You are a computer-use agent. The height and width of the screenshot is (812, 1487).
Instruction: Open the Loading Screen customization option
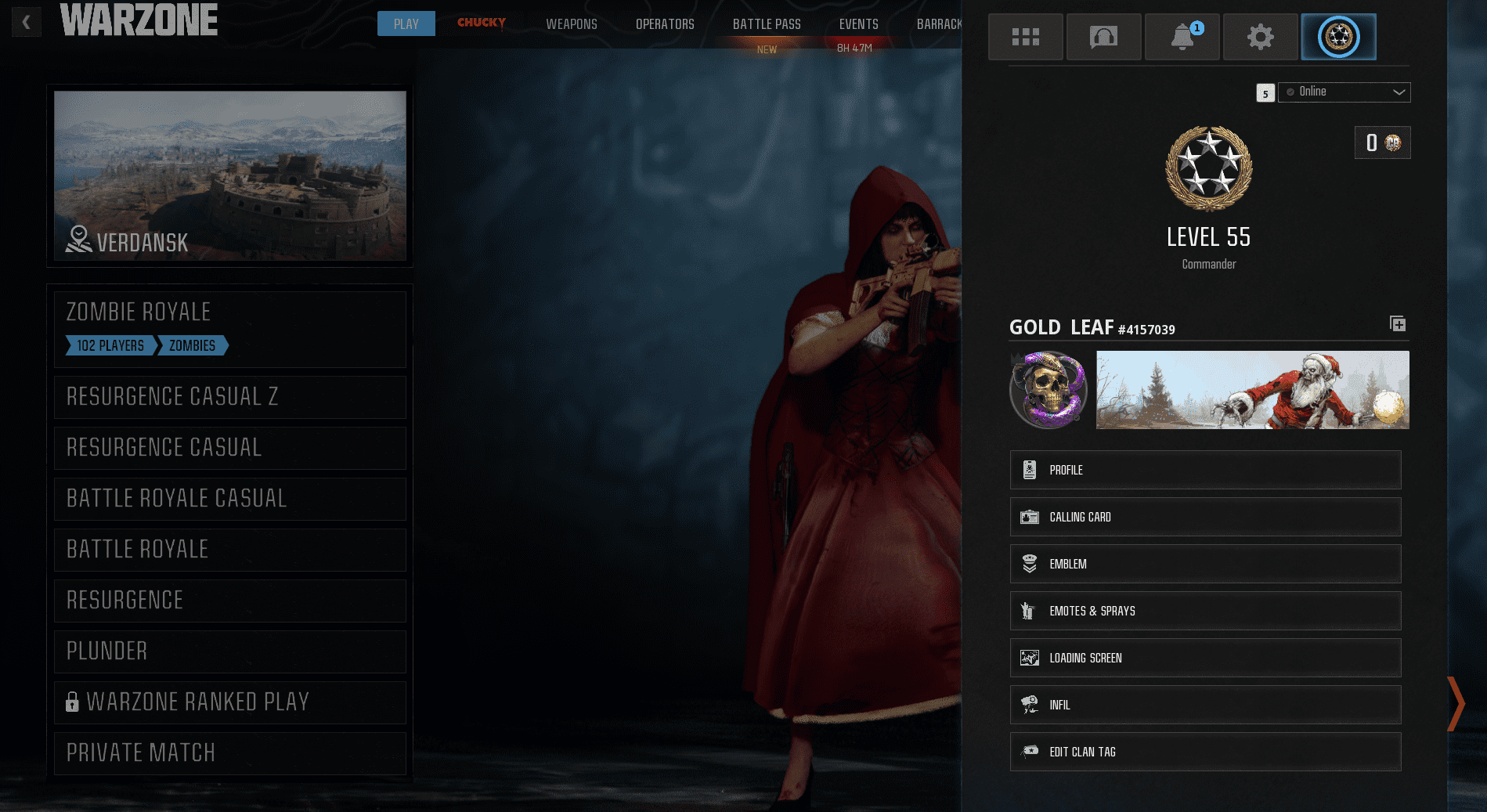tap(1204, 658)
